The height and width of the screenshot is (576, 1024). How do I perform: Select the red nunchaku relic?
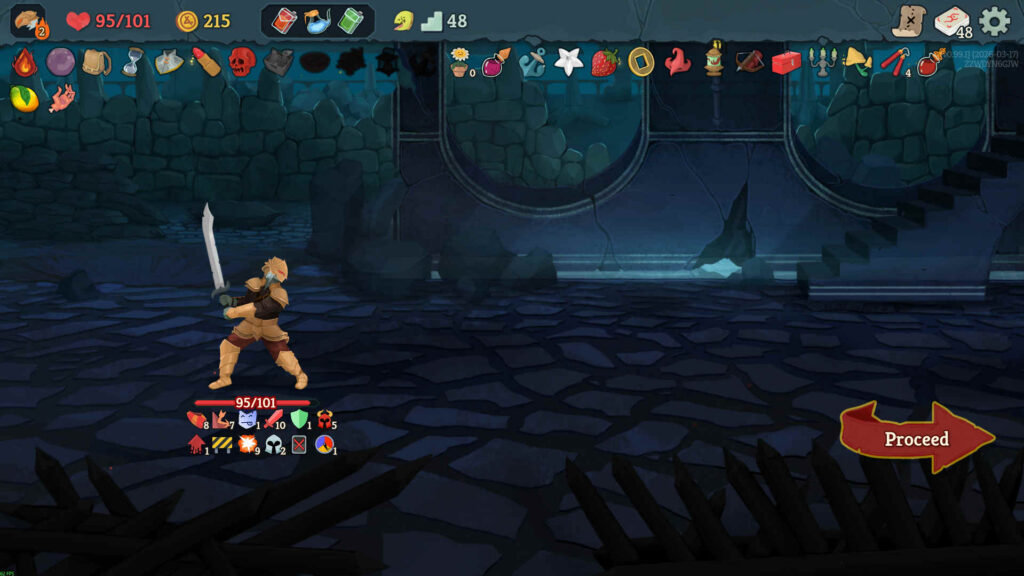tap(894, 62)
